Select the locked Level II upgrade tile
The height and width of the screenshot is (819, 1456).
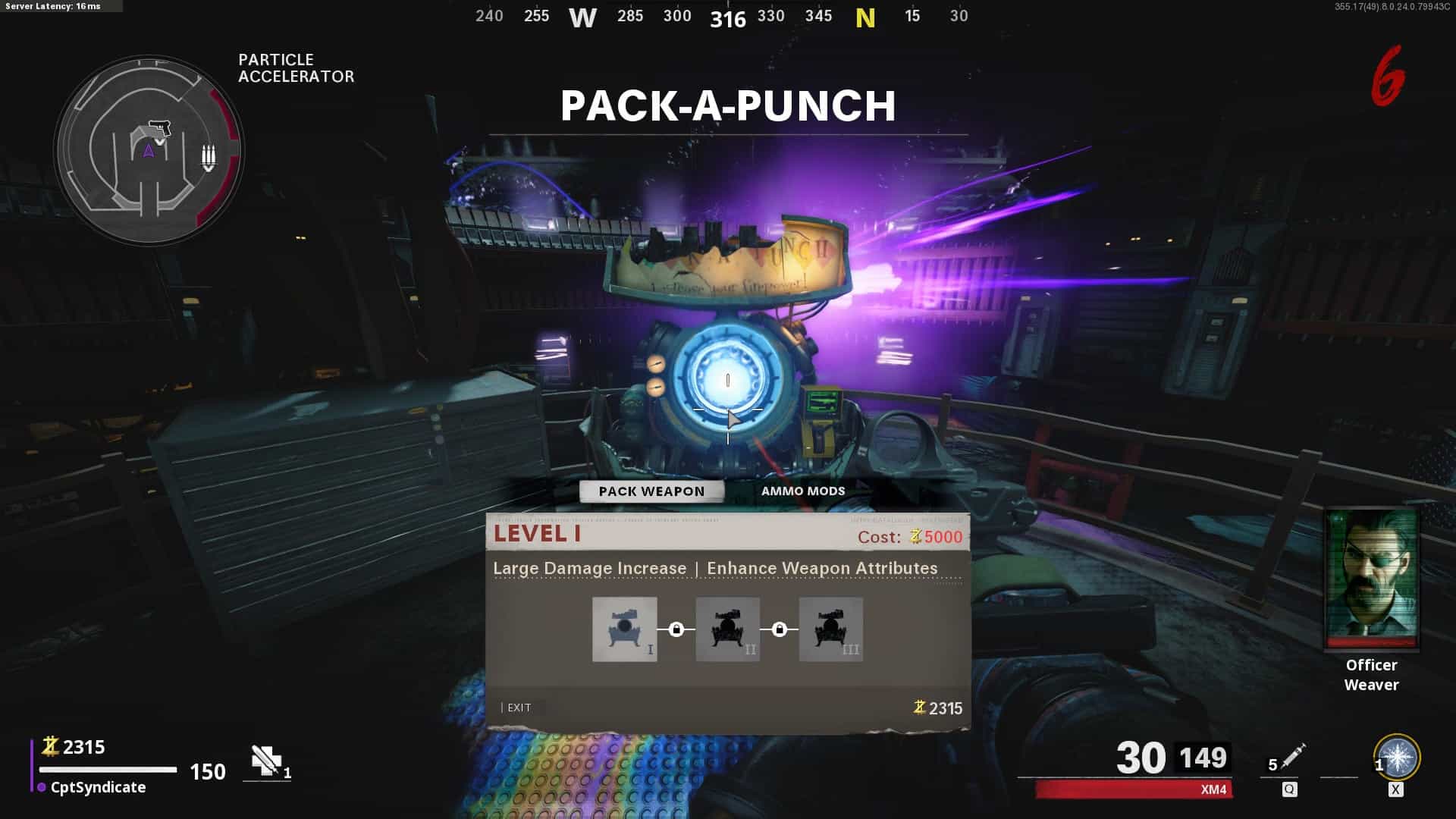pos(727,629)
